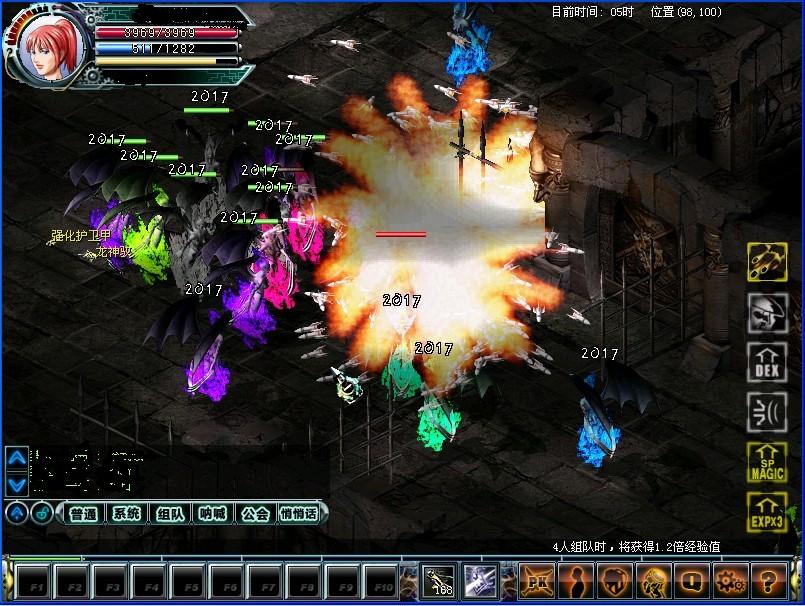This screenshot has height=606, width=805.
Task: Select the 组队 team chat tab
Action: 170,514
